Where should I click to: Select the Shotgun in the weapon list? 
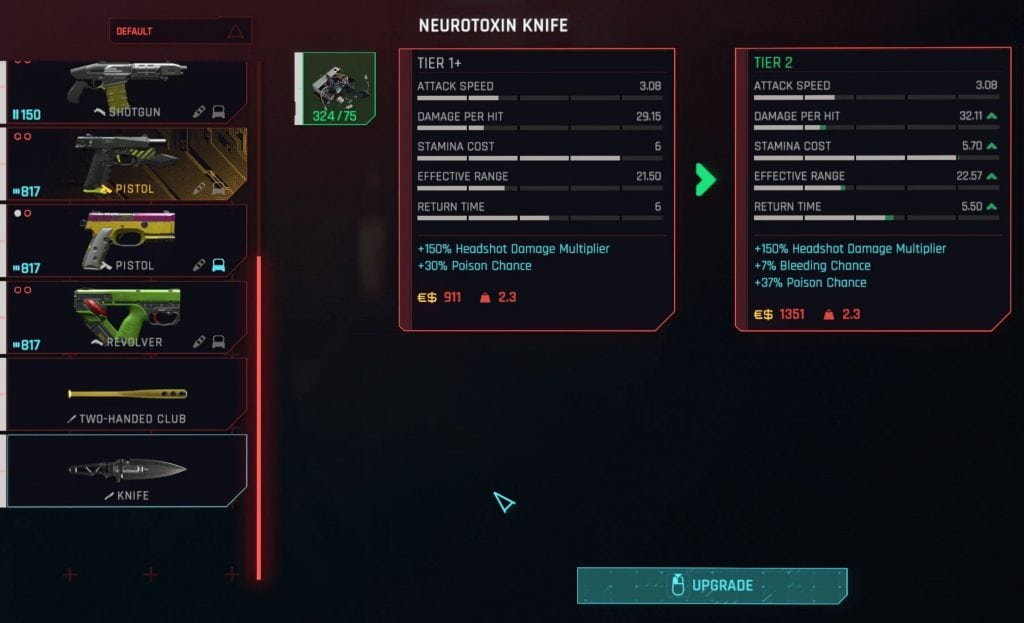point(127,92)
